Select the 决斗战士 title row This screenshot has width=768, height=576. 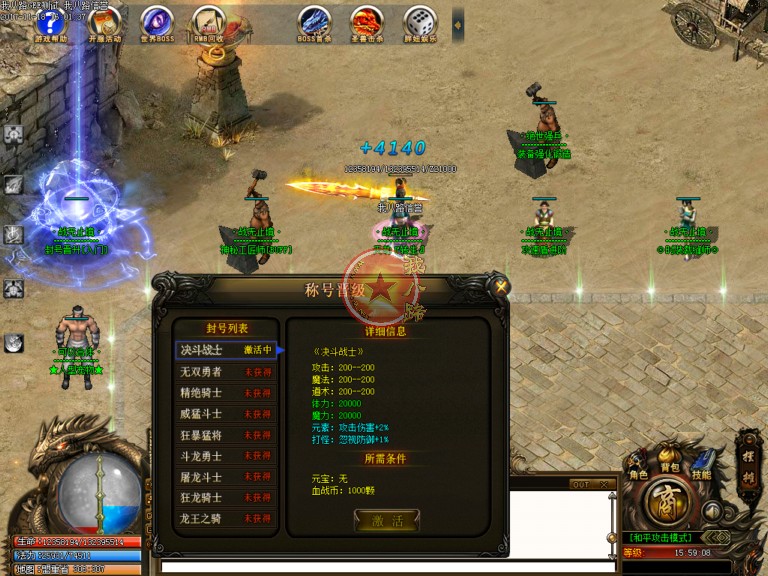[x=225, y=350]
